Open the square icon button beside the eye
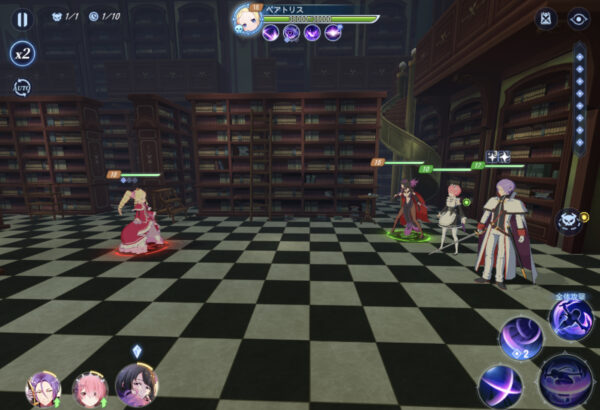Image resolution: width=600 pixels, height=410 pixels. pyautogui.click(x=545, y=18)
